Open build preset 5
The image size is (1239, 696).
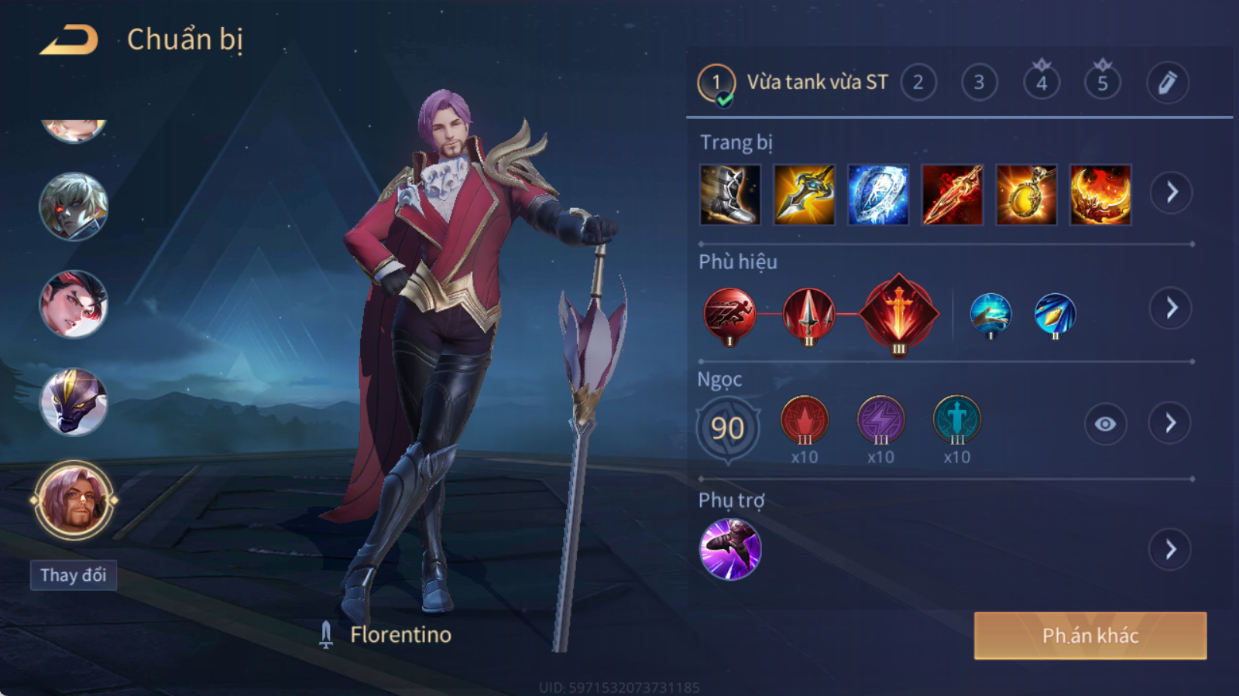point(1102,82)
